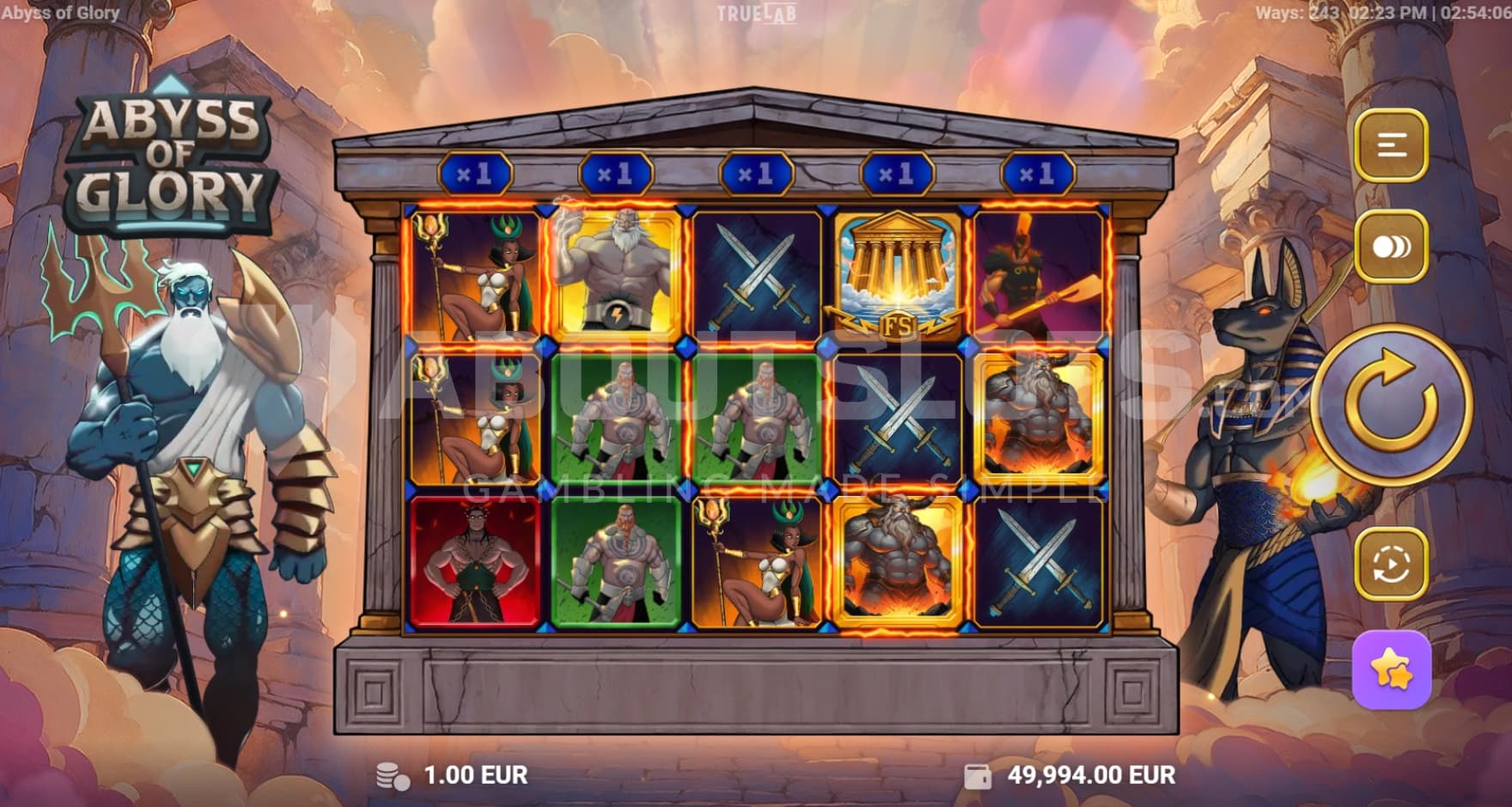
Task: Open the autoplay settings button
Action: coord(1391,564)
